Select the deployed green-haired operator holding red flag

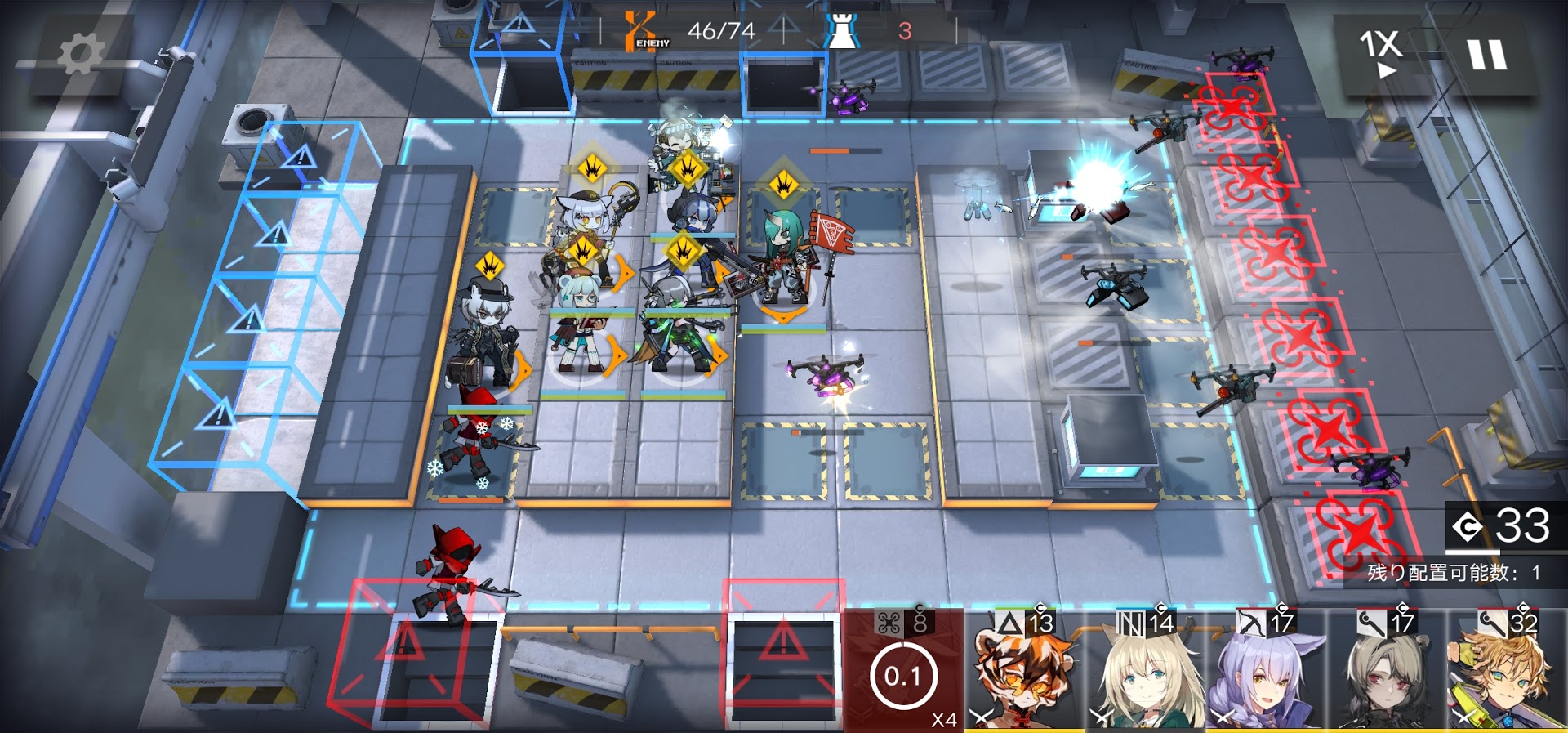tap(786, 261)
